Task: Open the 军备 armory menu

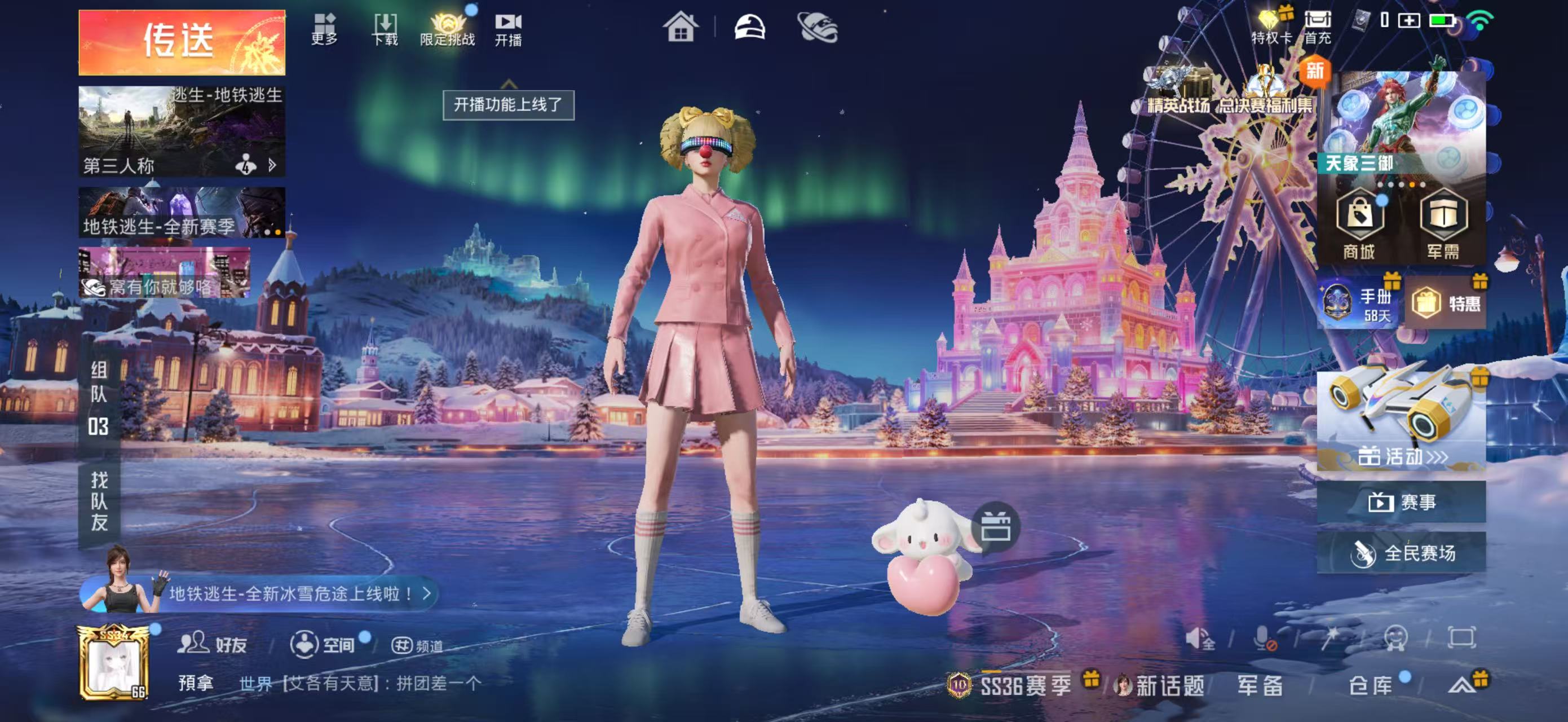Action: (x=1260, y=685)
